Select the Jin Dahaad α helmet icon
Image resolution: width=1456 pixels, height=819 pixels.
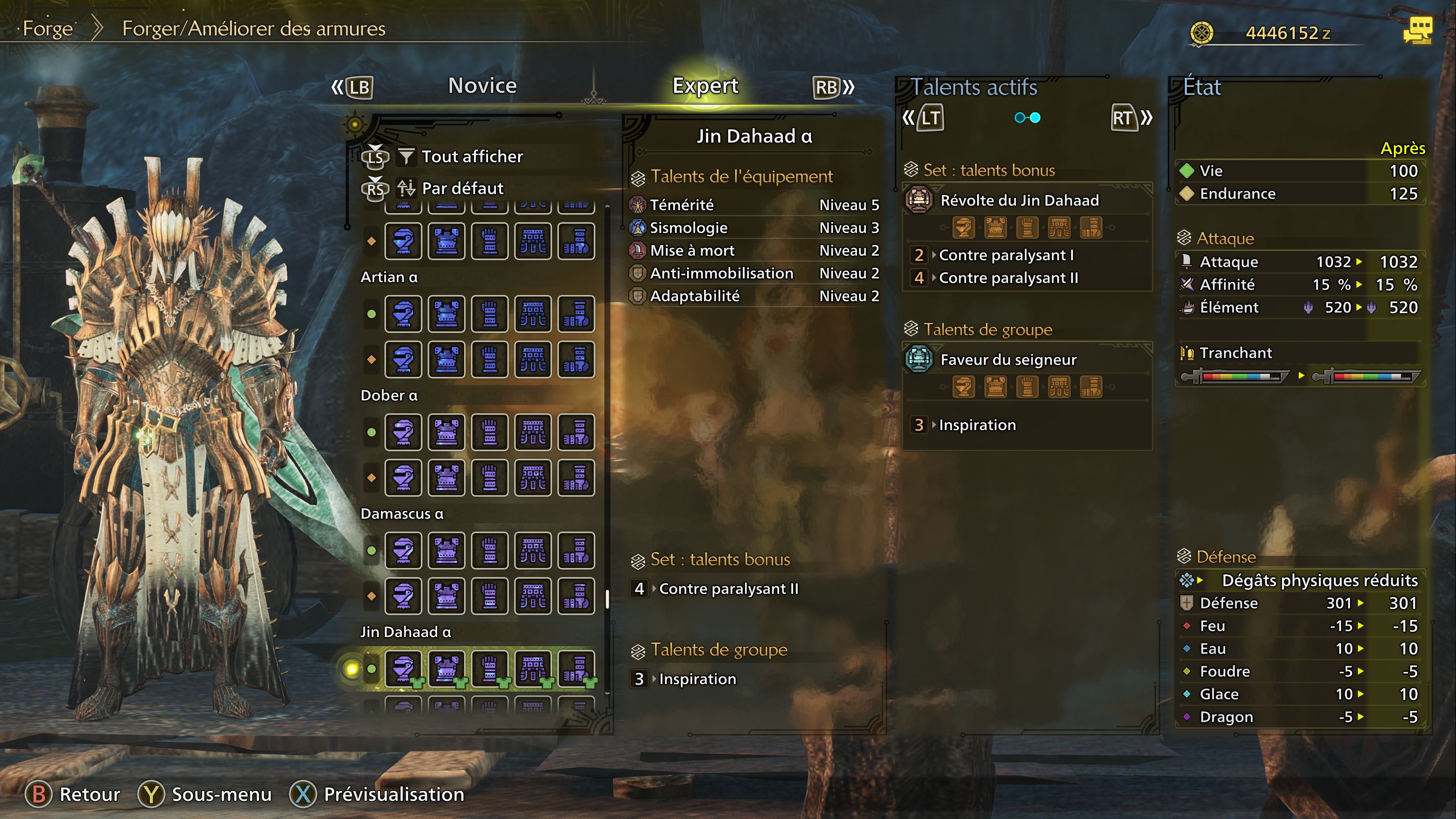pos(403,670)
